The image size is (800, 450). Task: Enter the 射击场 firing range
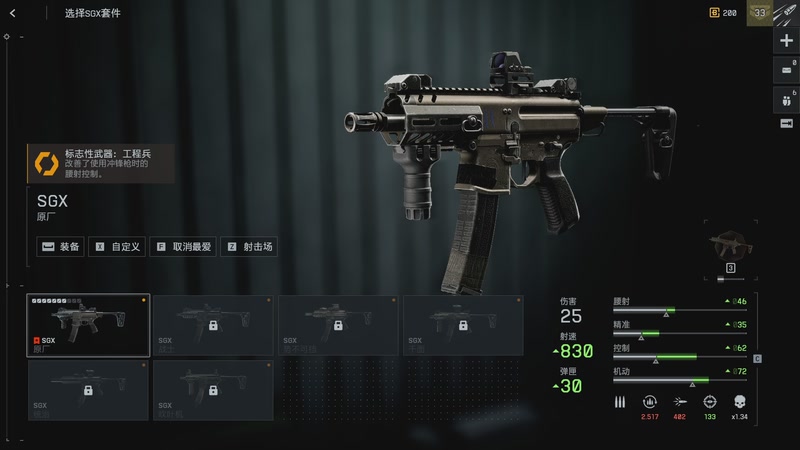(249, 246)
